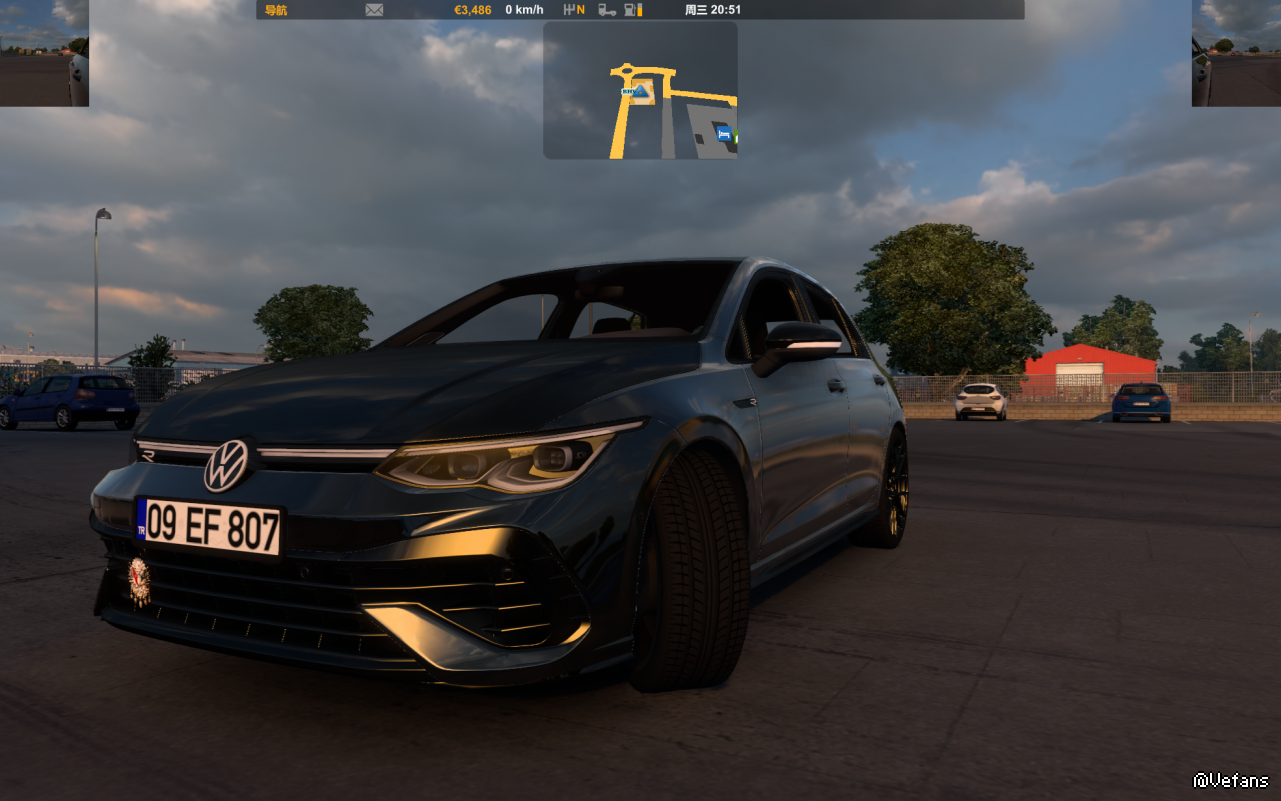The height and width of the screenshot is (801, 1281).
Task: Open the 导航 navigation label
Action: (x=276, y=10)
